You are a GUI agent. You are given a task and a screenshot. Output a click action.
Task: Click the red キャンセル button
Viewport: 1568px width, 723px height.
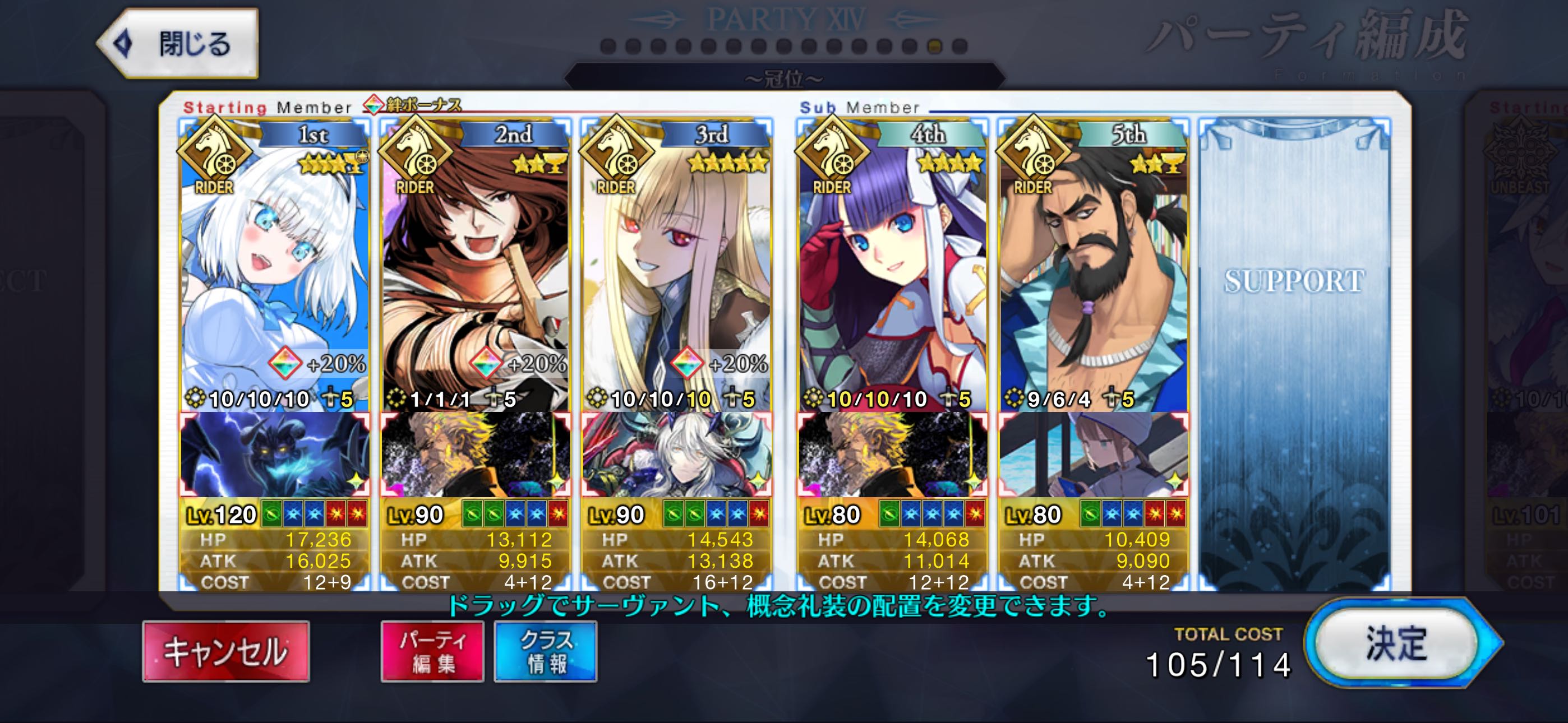[x=226, y=651]
